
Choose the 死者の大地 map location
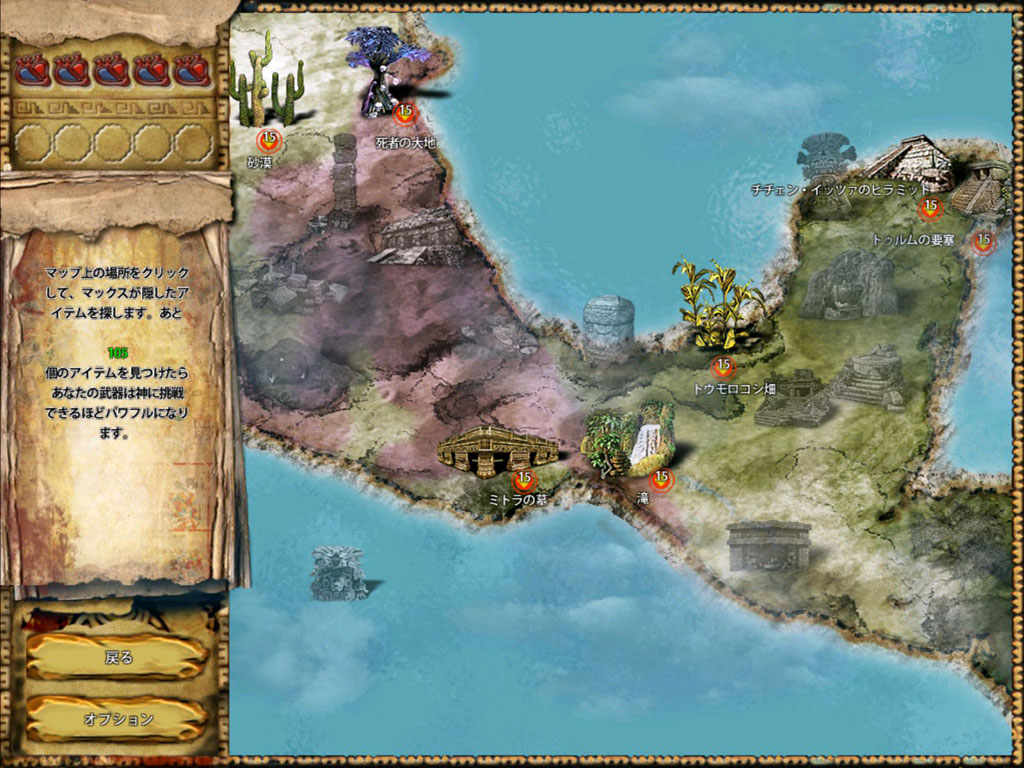pos(404,112)
